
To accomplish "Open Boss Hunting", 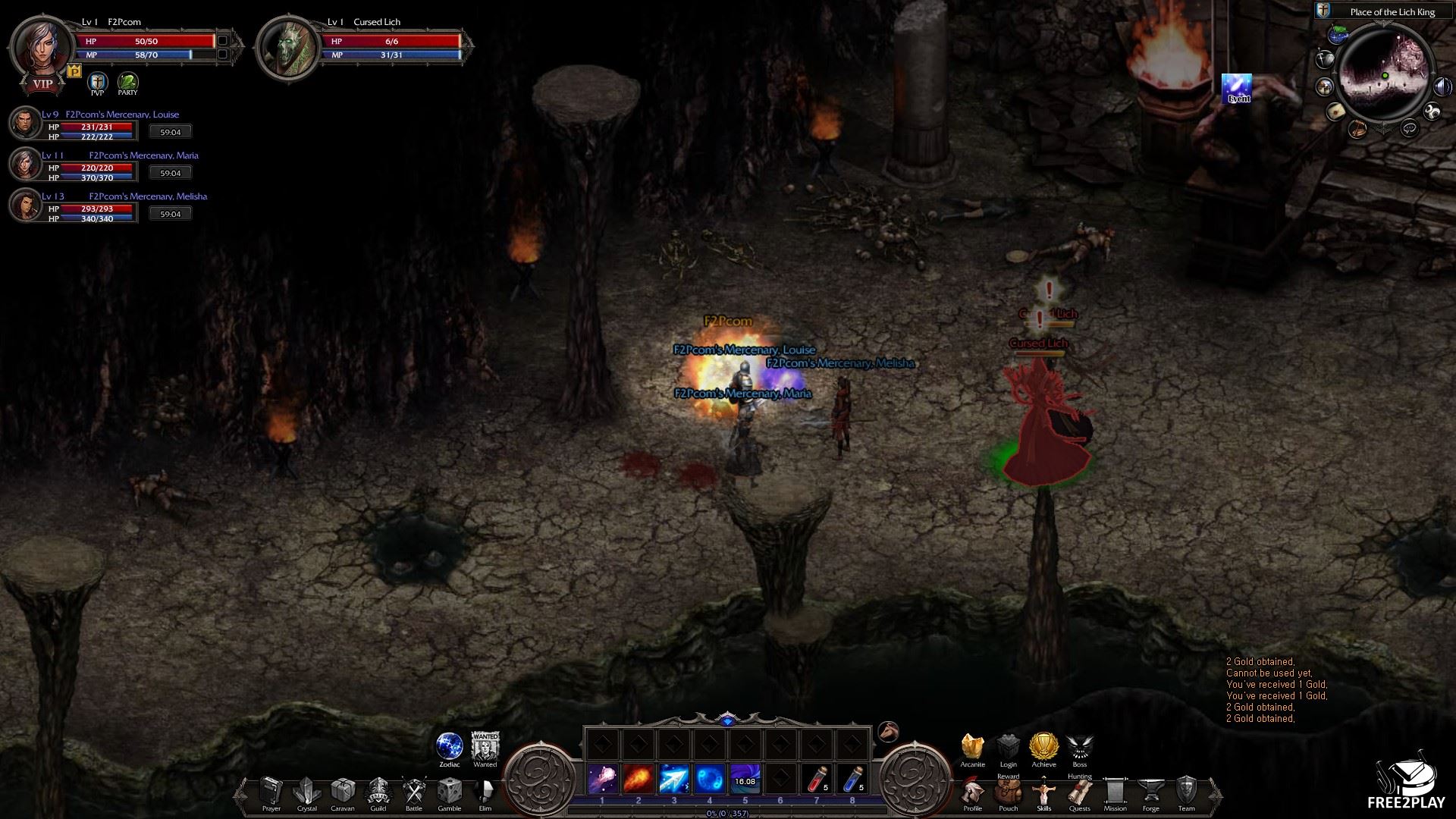I will [1079, 747].
